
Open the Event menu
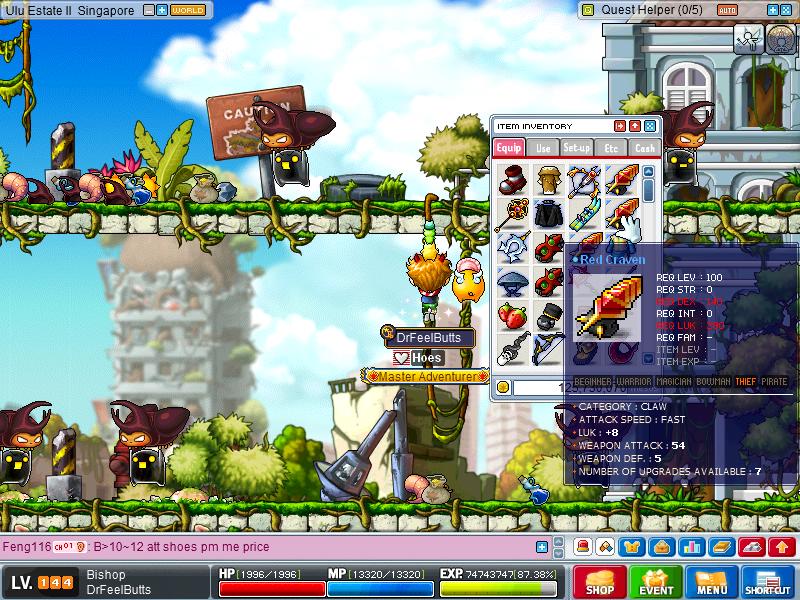point(656,581)
